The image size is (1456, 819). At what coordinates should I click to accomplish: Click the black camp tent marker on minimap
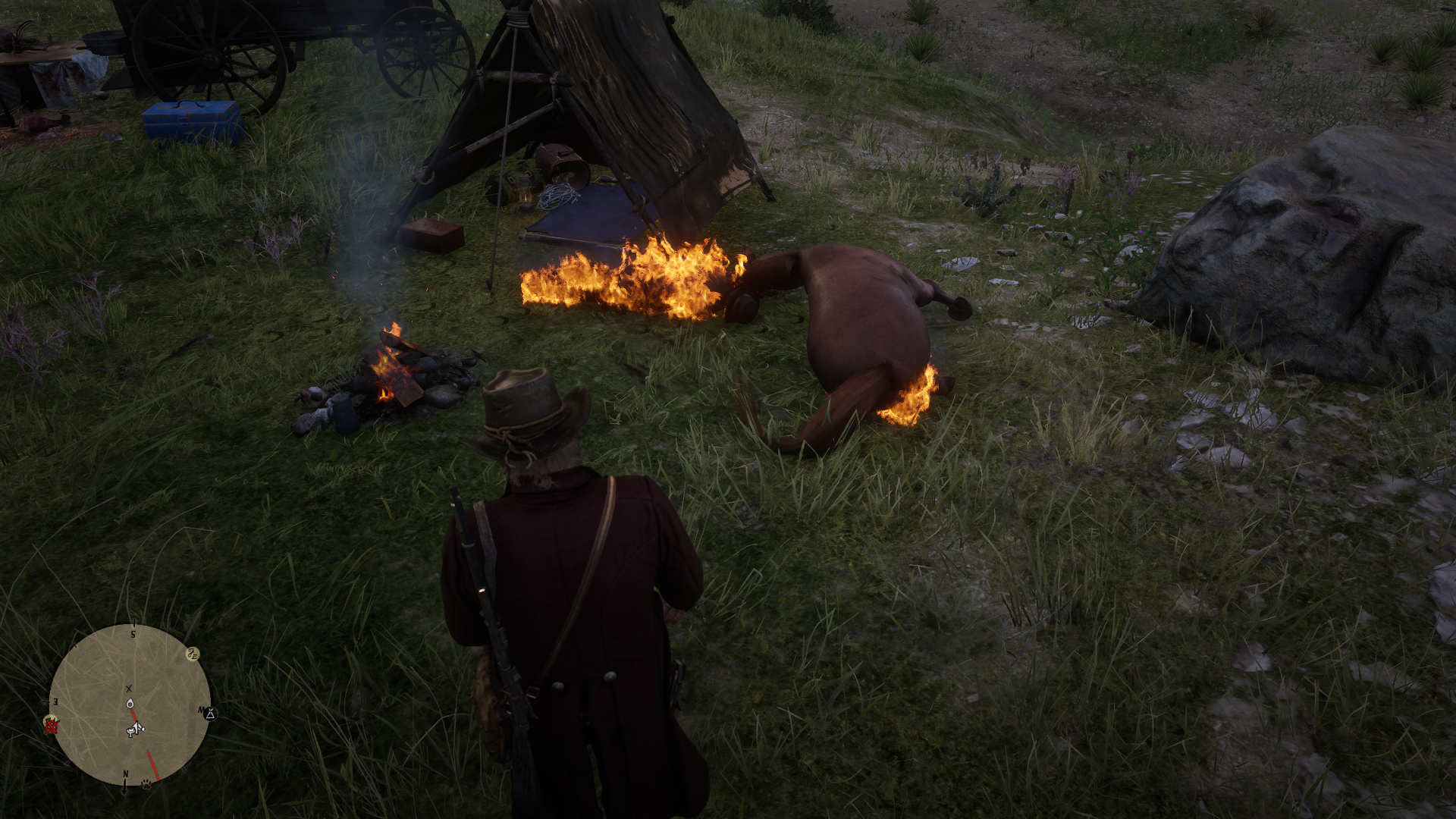(210, 714)
